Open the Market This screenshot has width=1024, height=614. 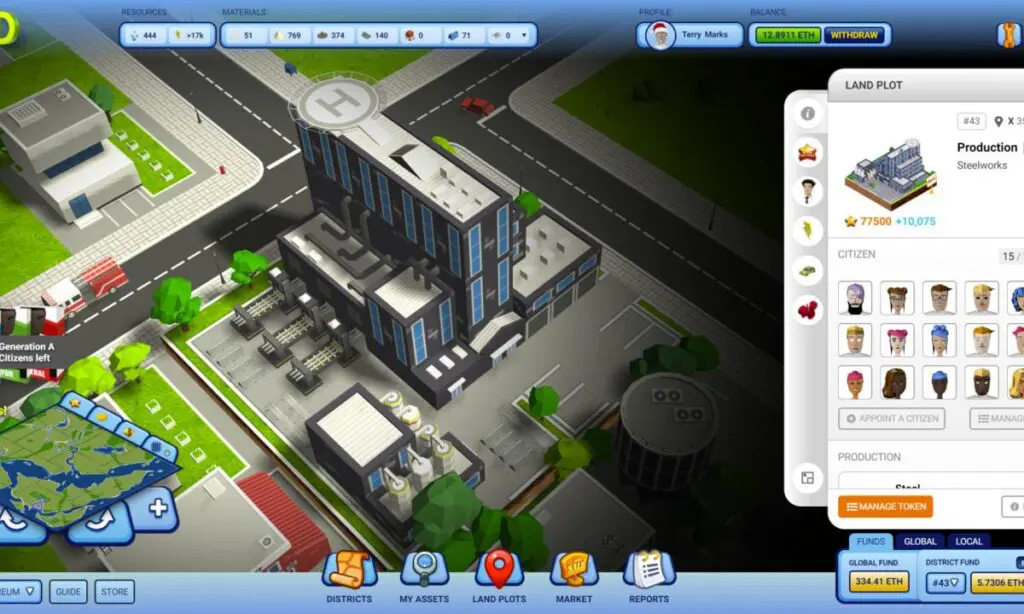pos(574,578)
